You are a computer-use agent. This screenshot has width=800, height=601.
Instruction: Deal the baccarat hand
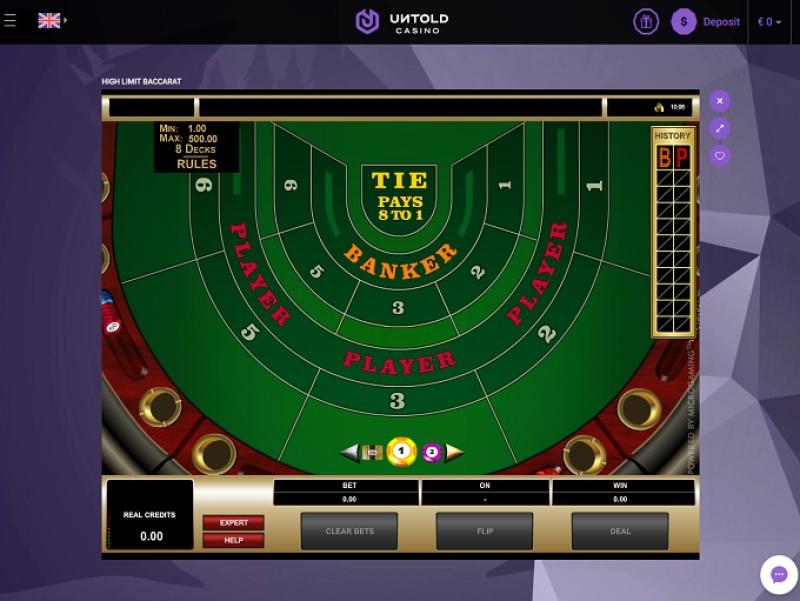(620, 531)
